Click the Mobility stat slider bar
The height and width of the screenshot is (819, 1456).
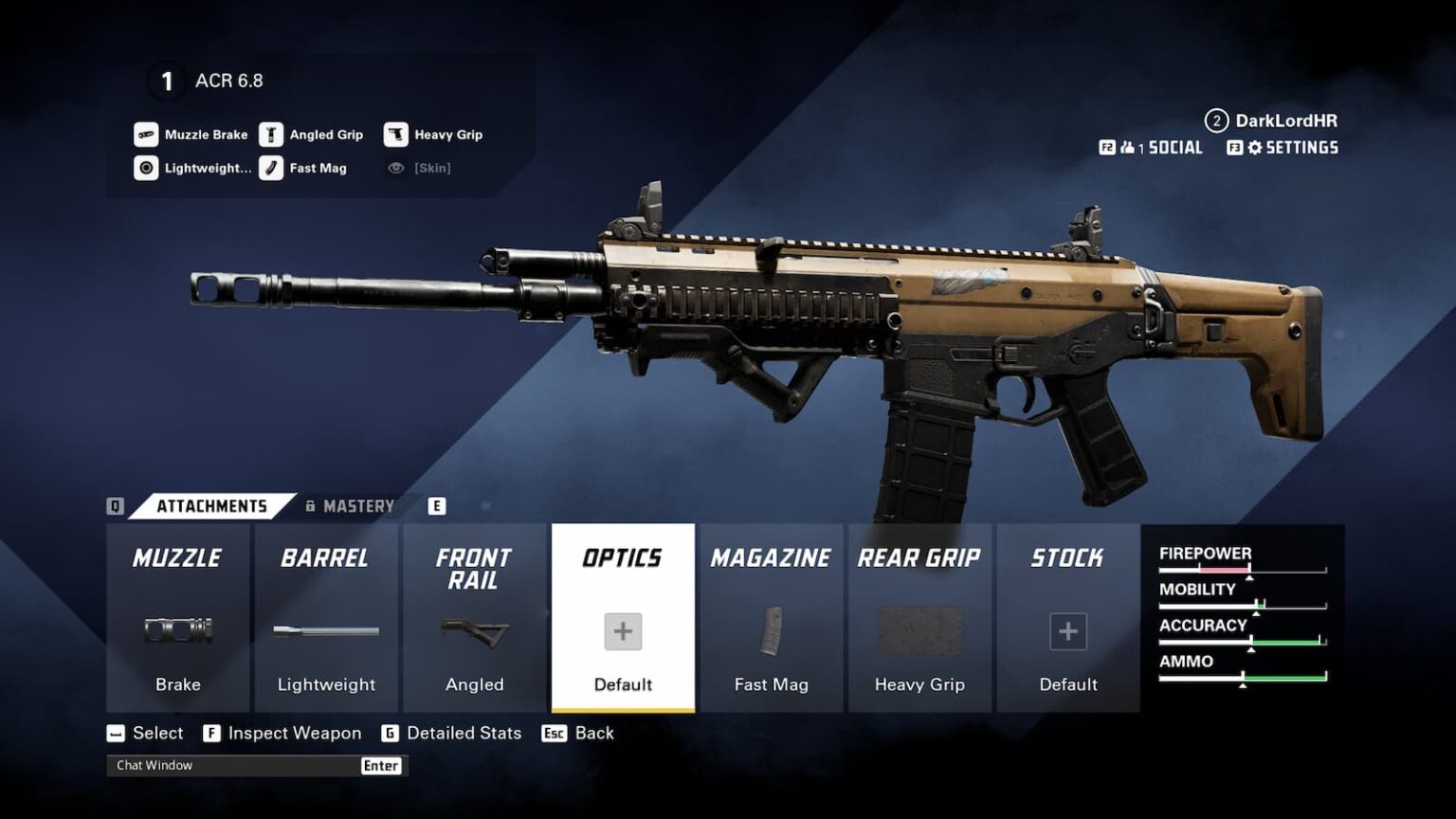click(1242, 604)
